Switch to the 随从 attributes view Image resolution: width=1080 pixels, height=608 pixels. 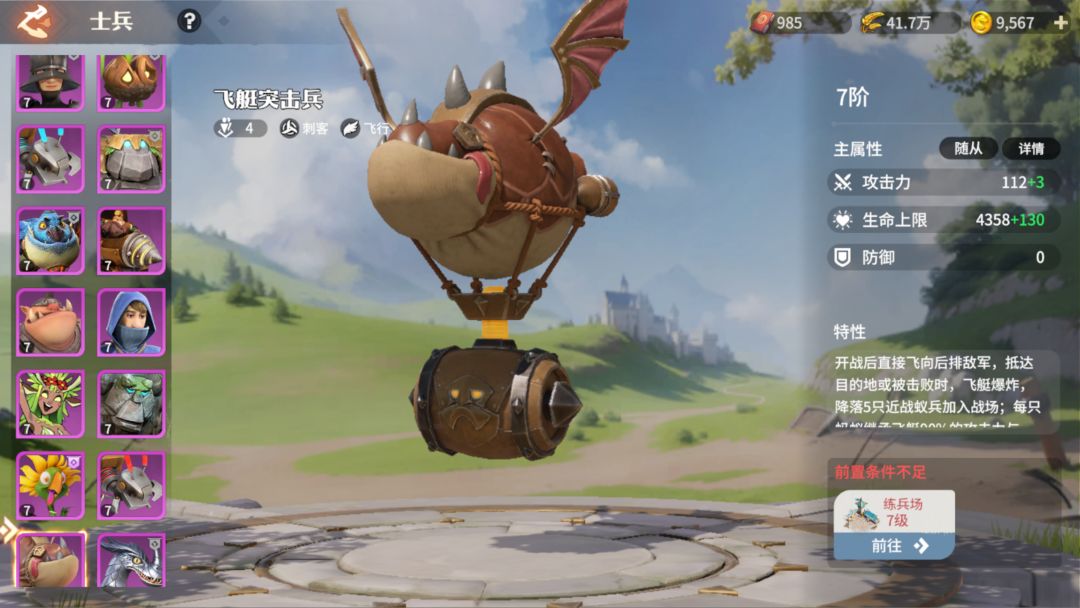click(x=968, y=148)
